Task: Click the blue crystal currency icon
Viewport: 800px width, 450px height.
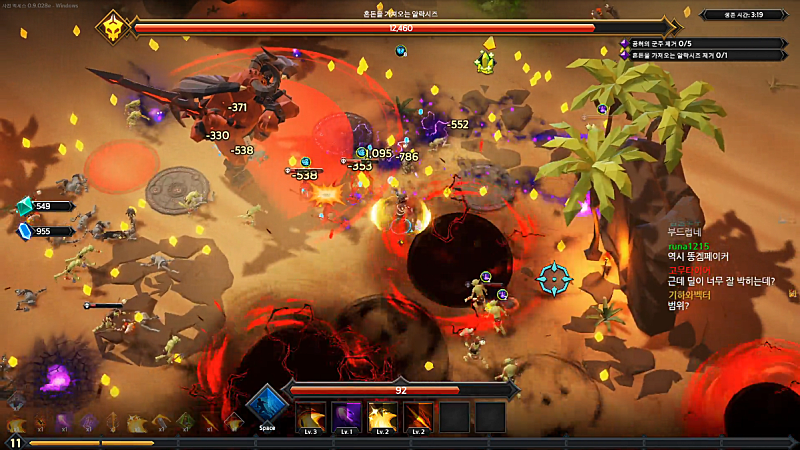Action: [24, 231]
